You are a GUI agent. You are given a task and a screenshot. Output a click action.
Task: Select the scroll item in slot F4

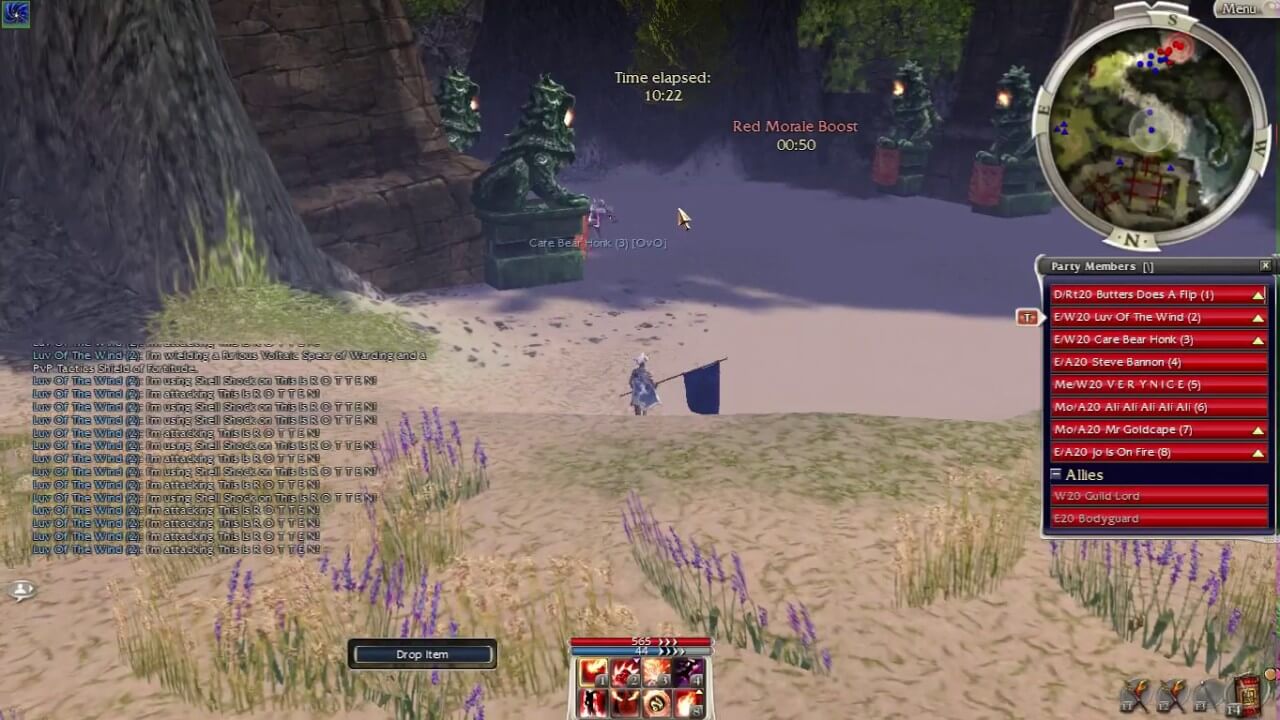1247,693
